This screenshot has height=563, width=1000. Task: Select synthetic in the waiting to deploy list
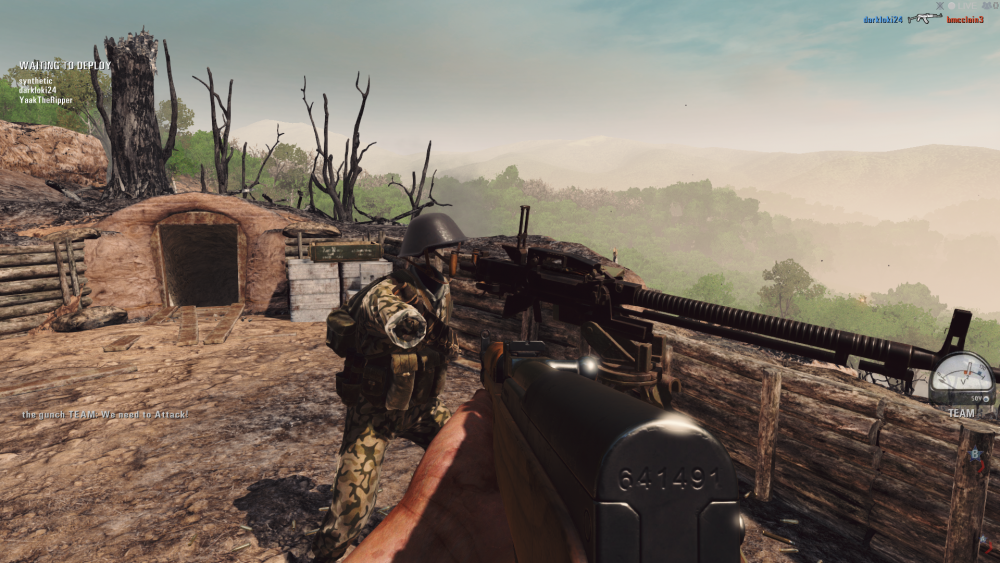35,82
